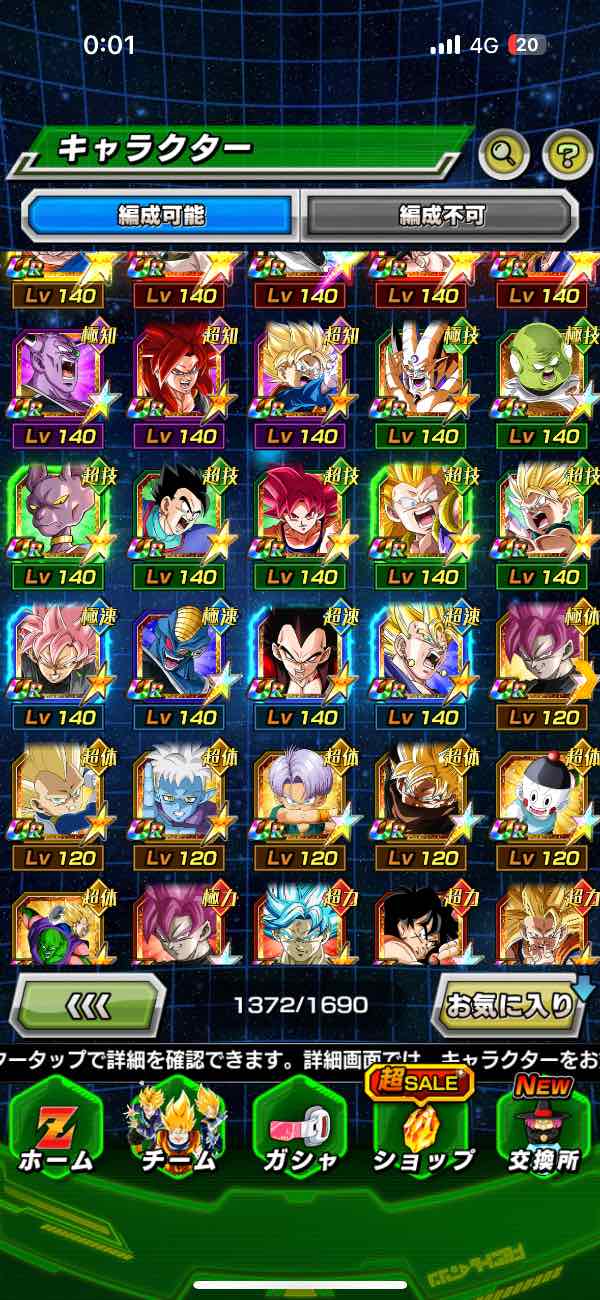Screen dimensions: 600x1300
Task: Switch to the 編成可能 tab
Action: [160, 214]
